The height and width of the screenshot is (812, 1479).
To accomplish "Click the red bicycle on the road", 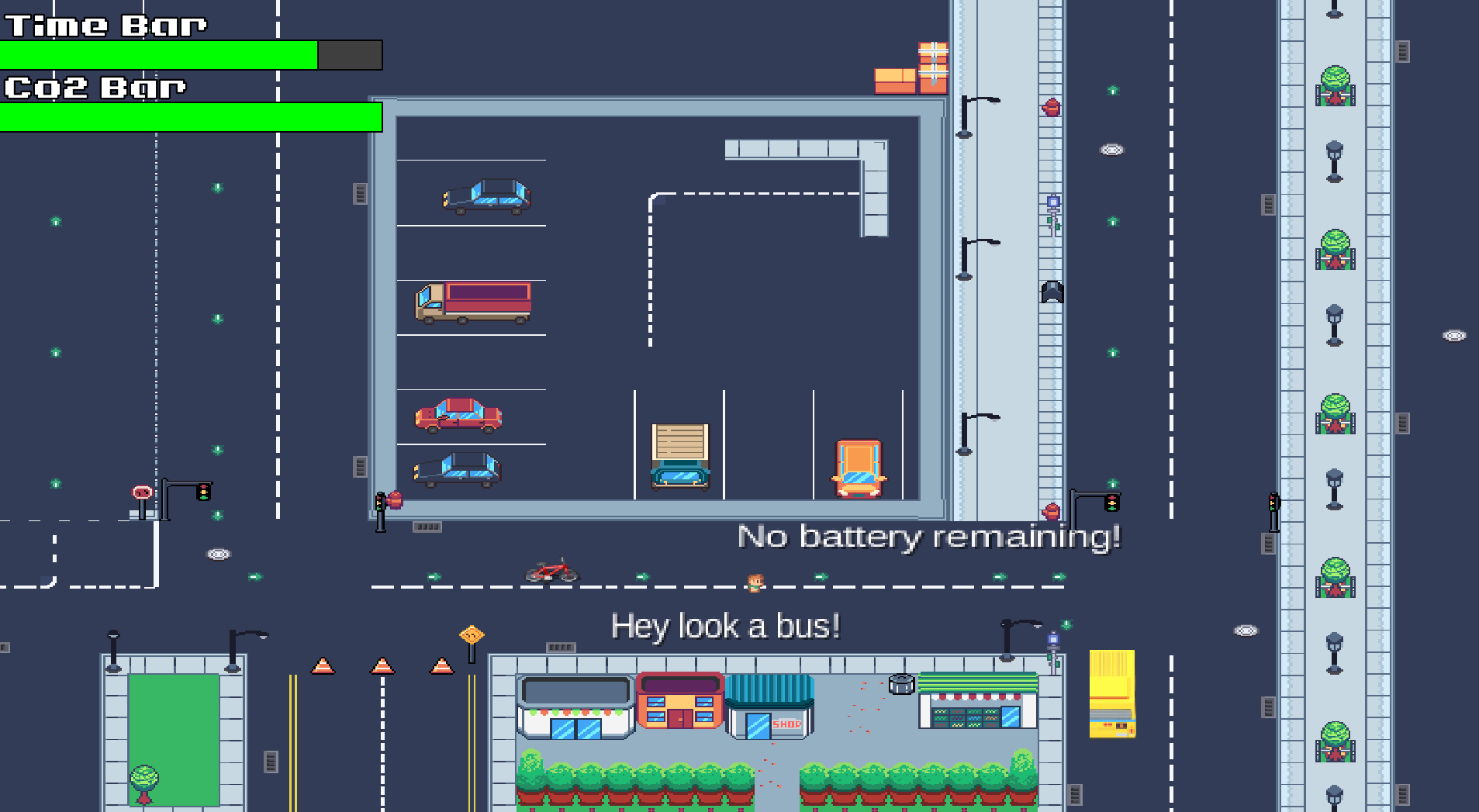I will (551, 572).
